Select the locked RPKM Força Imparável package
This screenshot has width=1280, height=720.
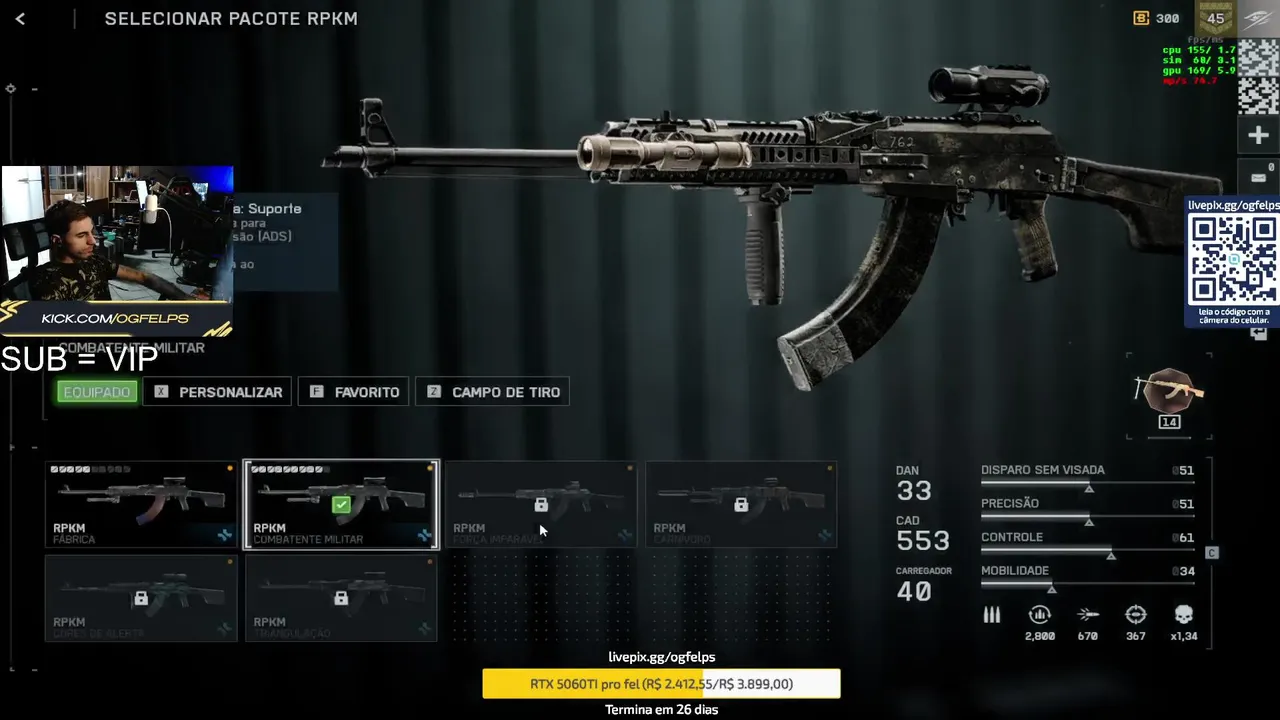tap(541, 504)
